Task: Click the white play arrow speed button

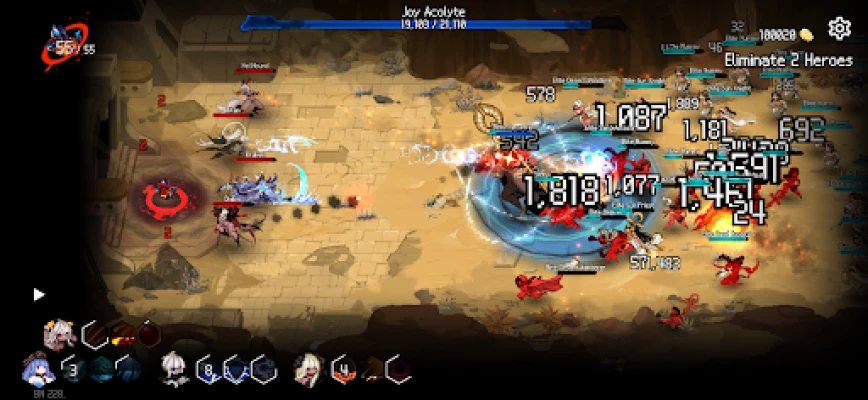Action: pos(39,294)
